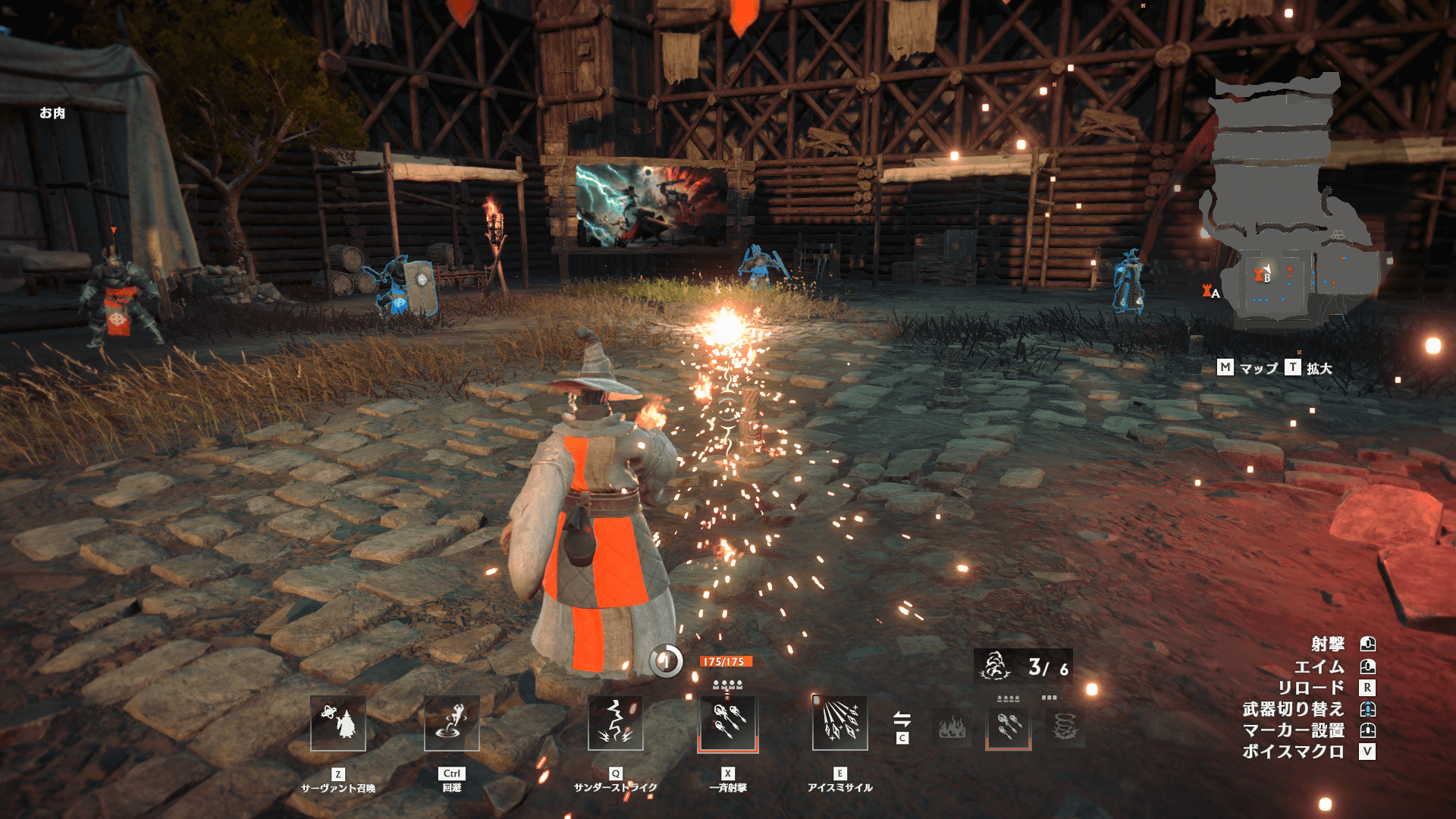Select the highlighted fireball-volley weapon slot
1456x819 pixels.
point(1008,726)
